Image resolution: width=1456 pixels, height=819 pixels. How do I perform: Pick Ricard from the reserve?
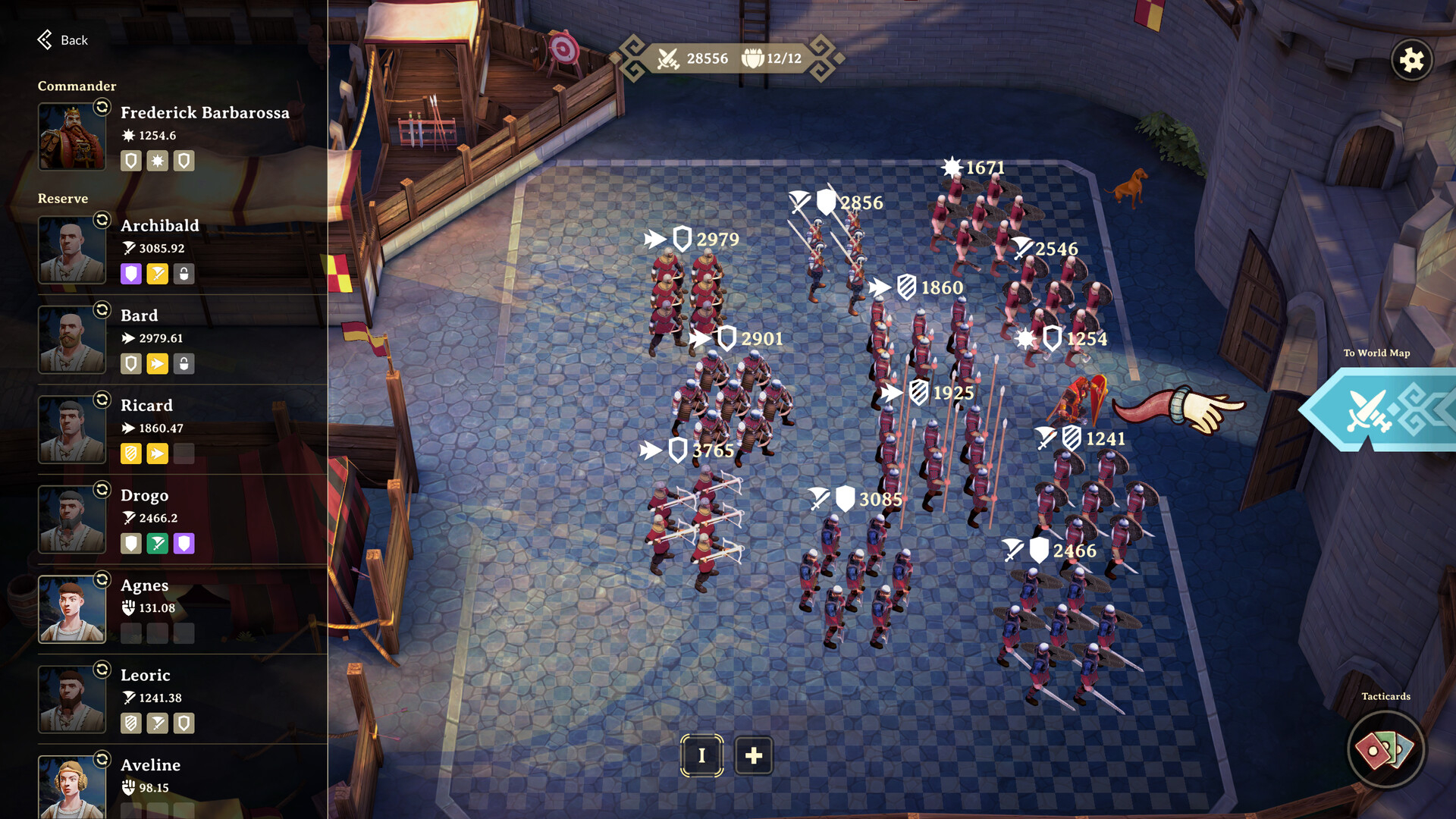tap(72, 430)
